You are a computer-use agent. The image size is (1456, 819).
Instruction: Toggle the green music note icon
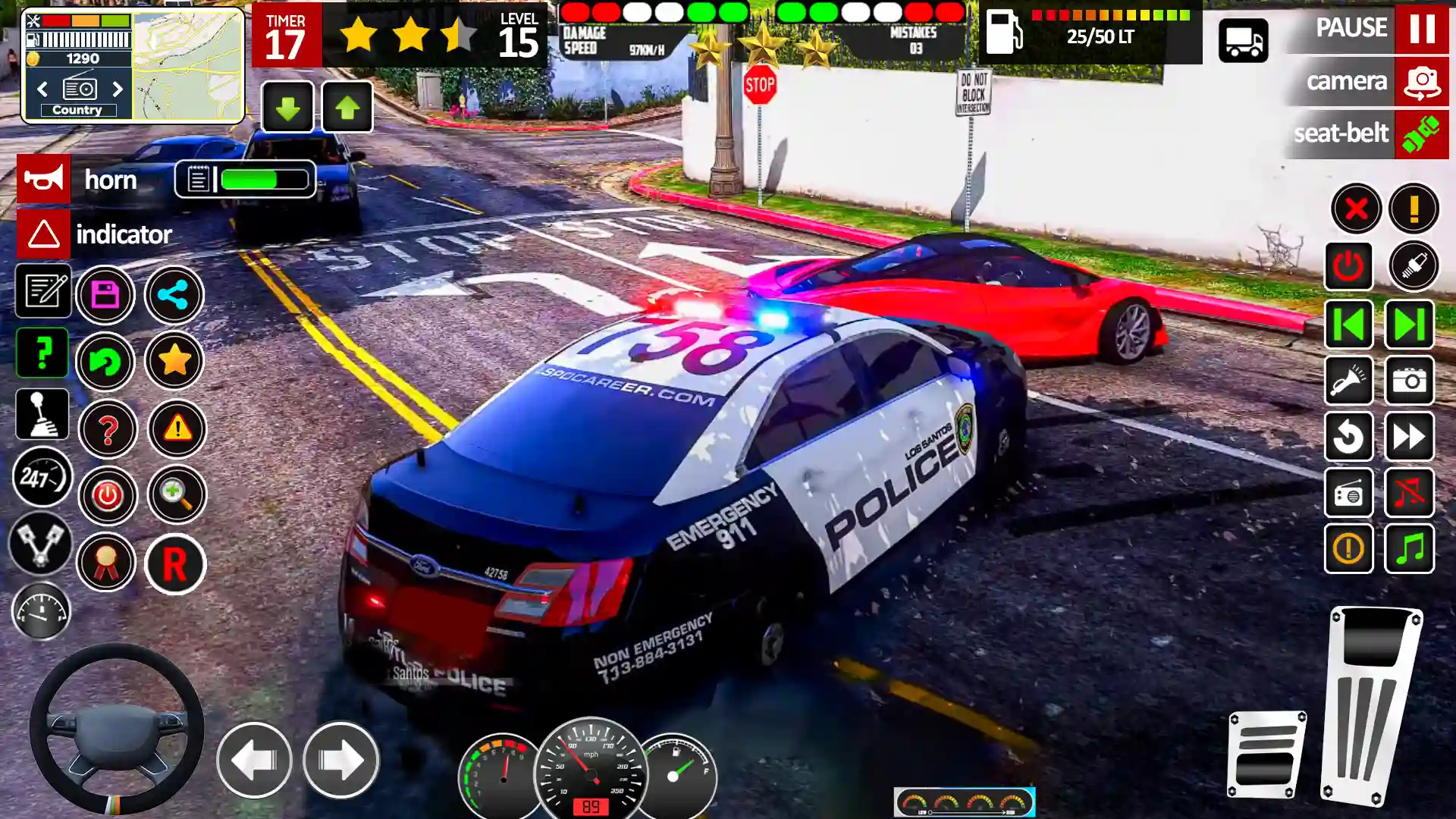1410,548
